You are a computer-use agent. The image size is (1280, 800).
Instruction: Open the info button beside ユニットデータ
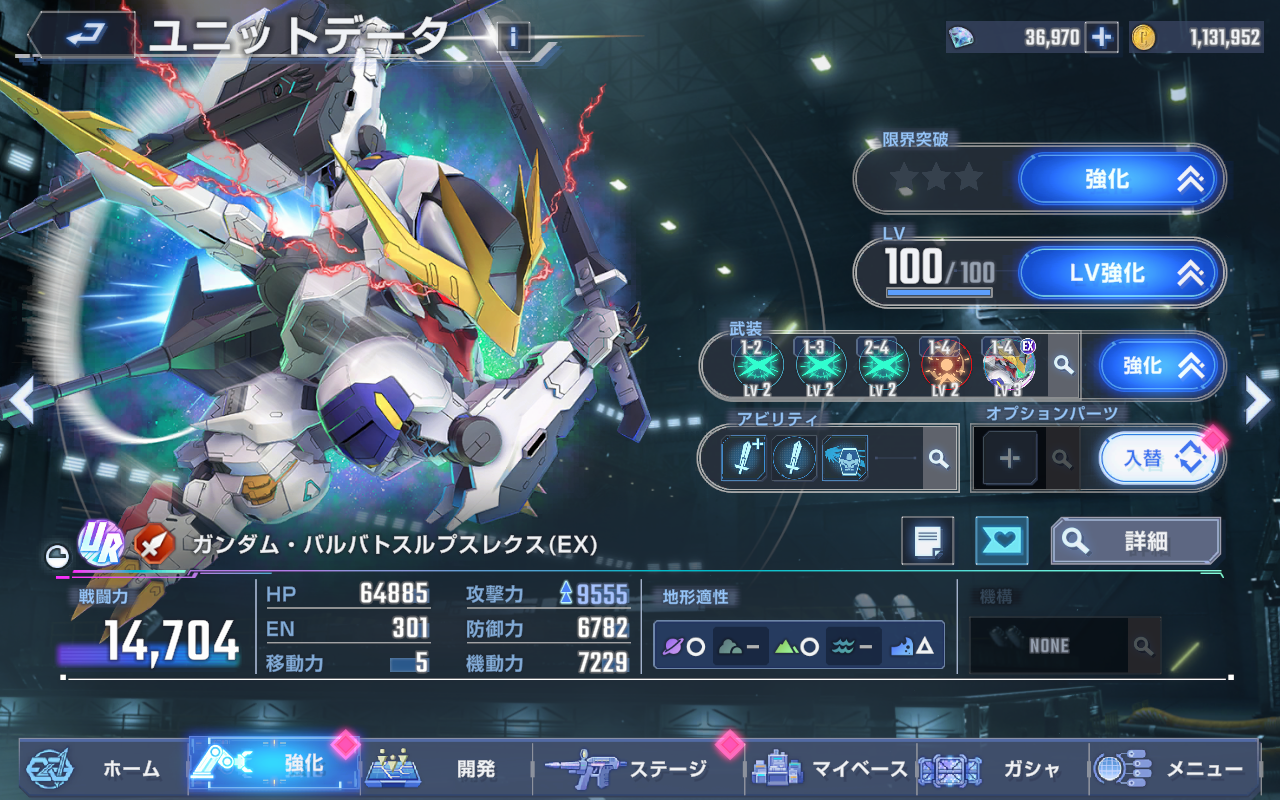[513, 38]
